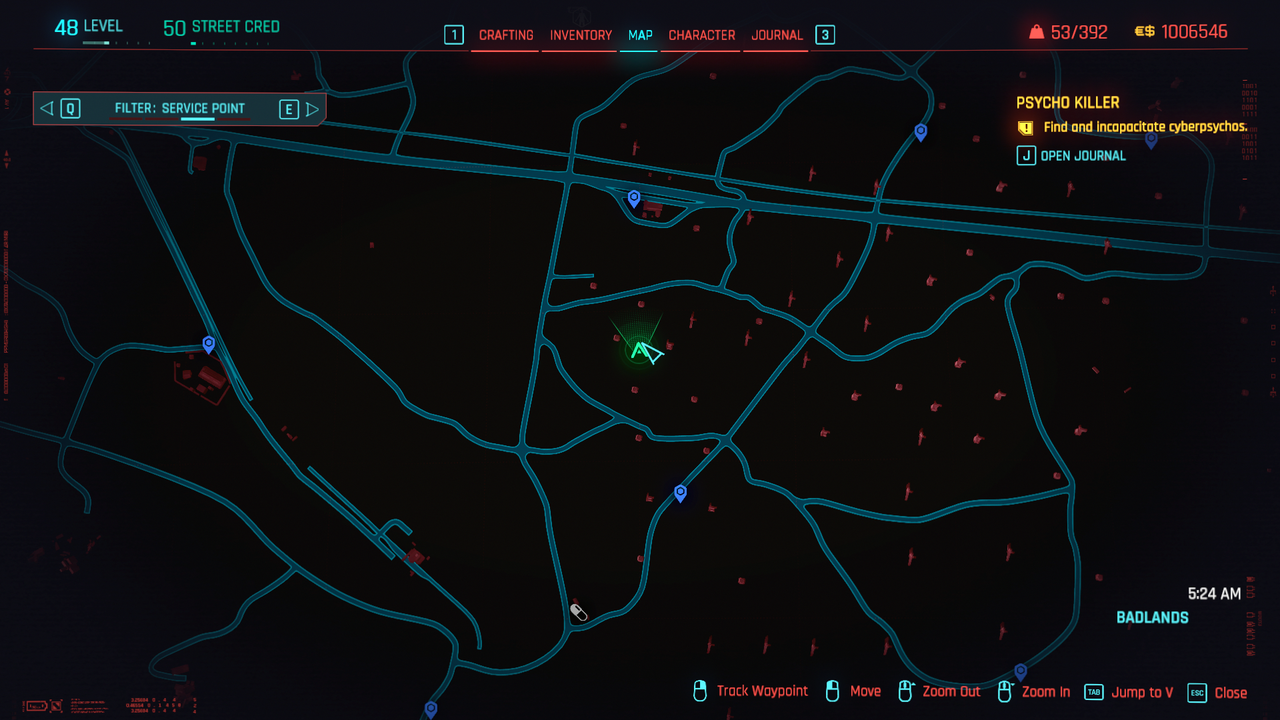This screenshot has height=720, width=1280.
Task: Choose the fast travel marker at left compound
Action: 208,344
